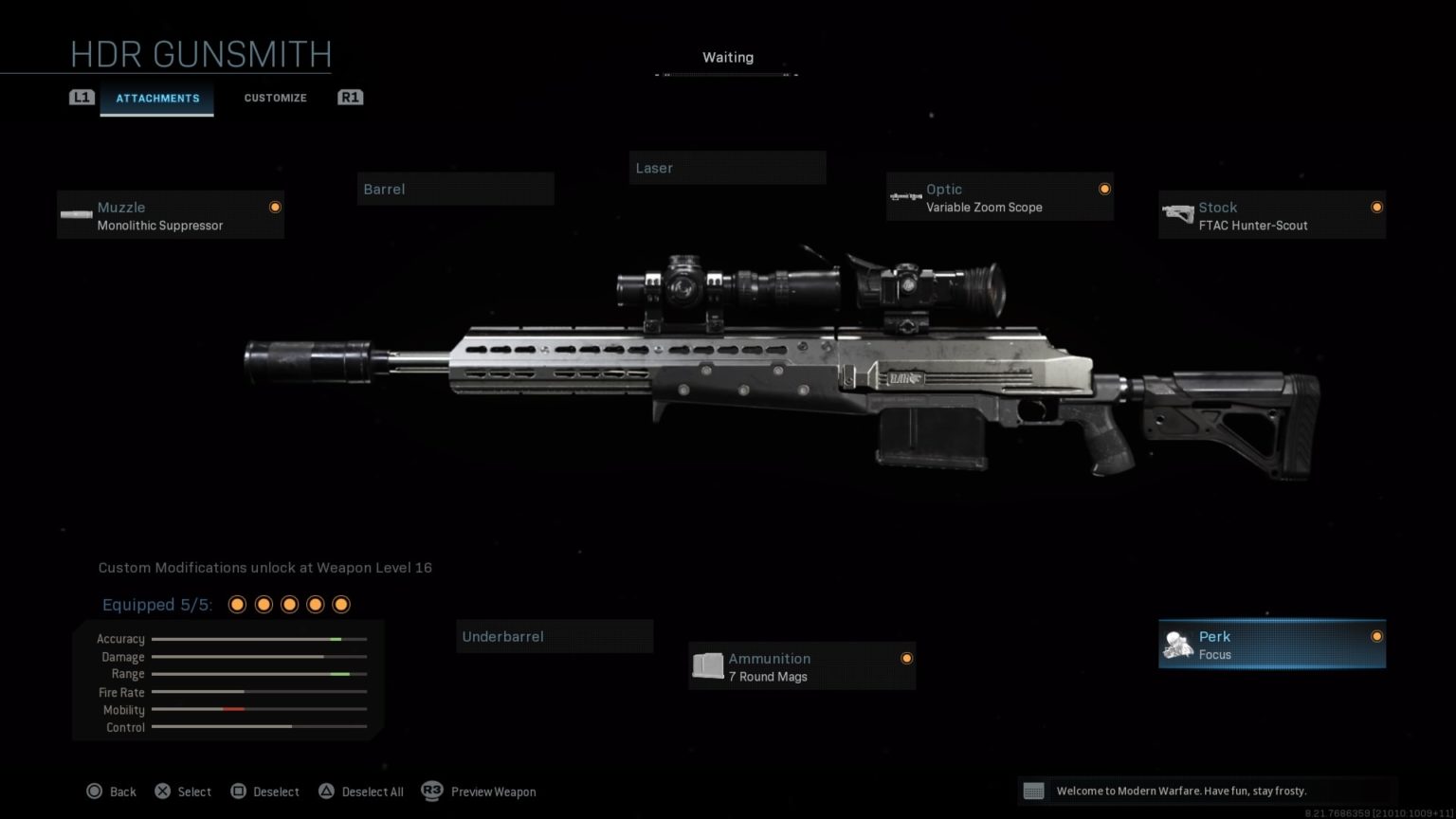Click the orange dot on the Optic slot

(x=1104, y=189)
